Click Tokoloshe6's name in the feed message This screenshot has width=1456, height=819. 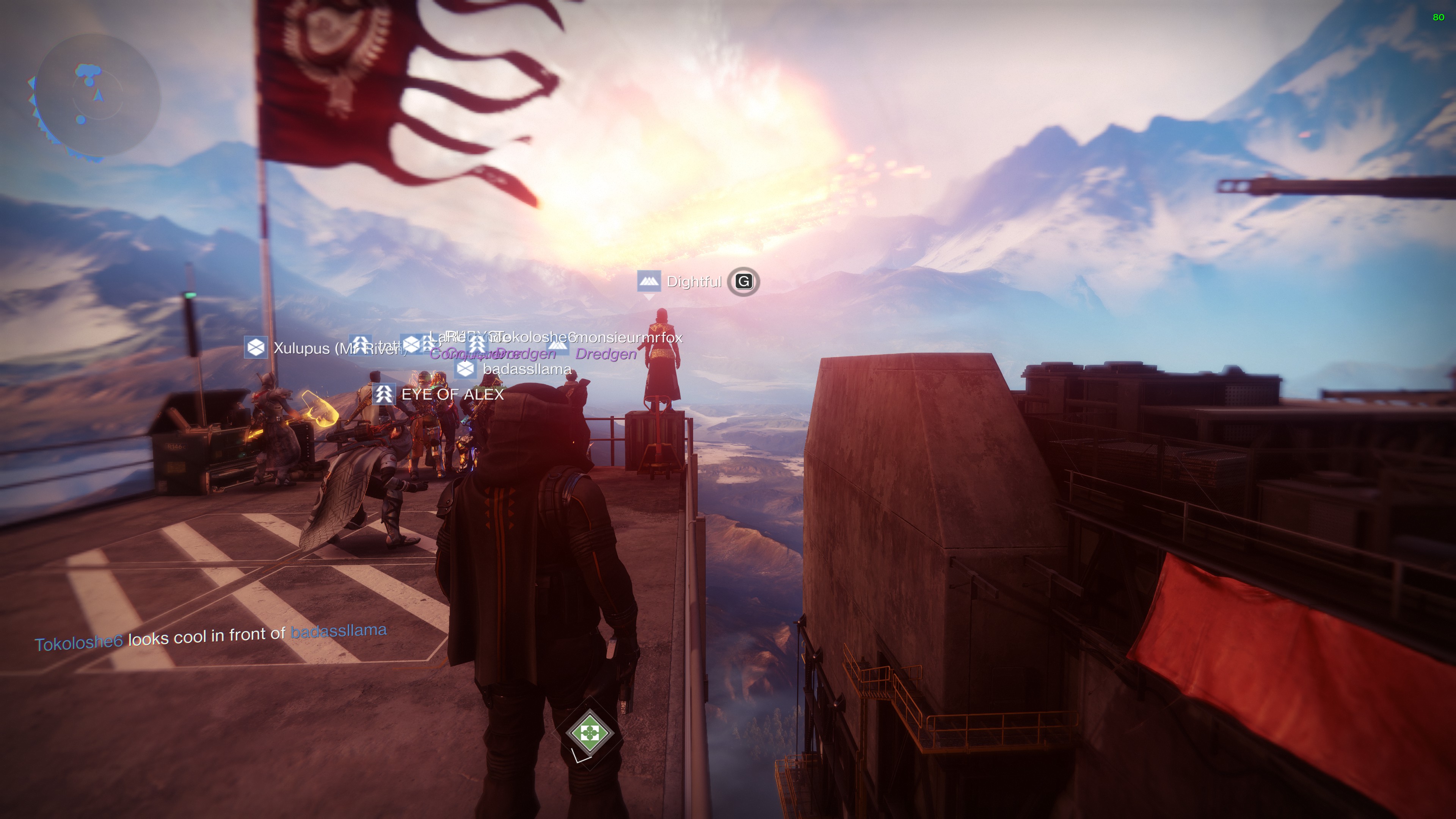click(78, 643)
